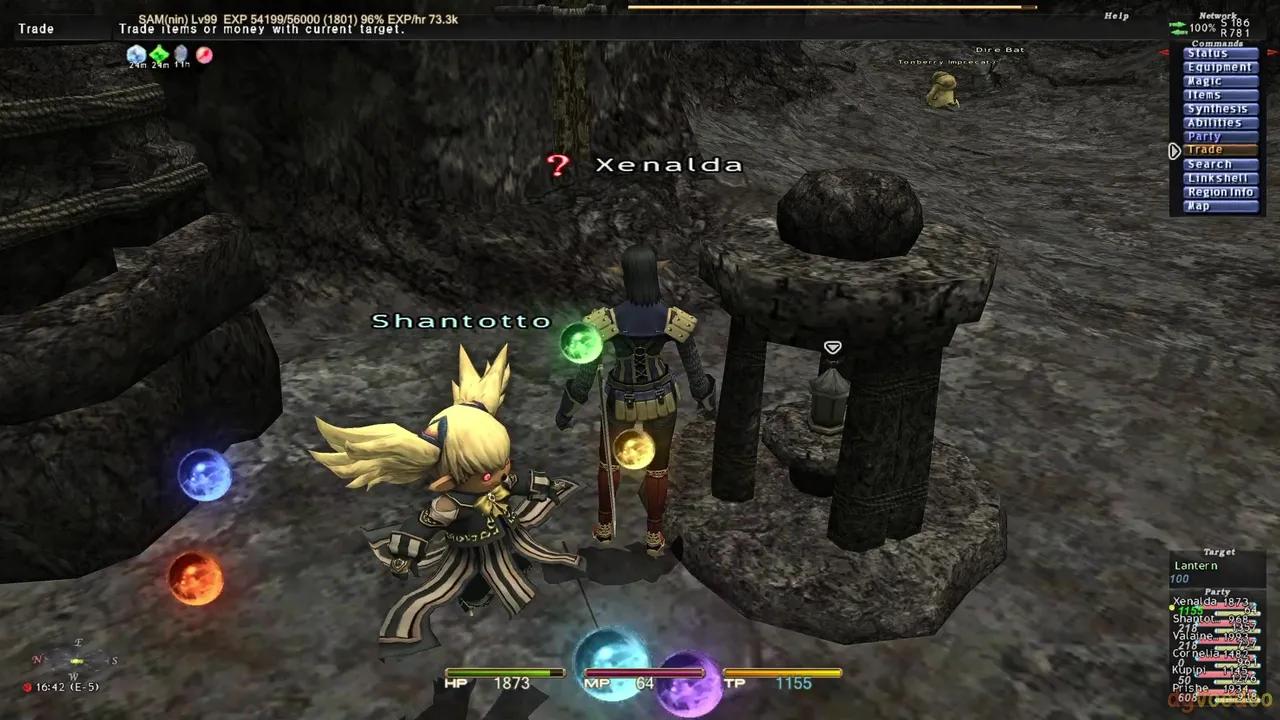The image size is (1280, 720).
Task: Open the Map command
Action: [1220, 206]
